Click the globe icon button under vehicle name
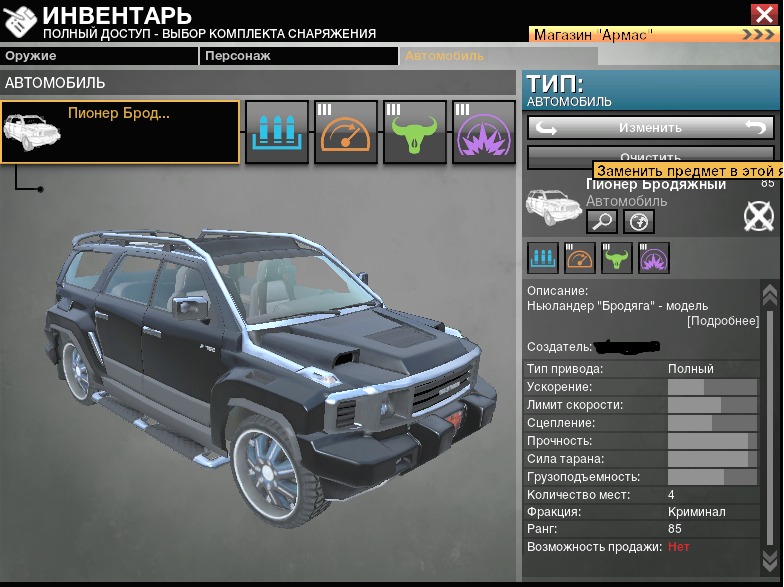784x587 pixels. (639, 221)
